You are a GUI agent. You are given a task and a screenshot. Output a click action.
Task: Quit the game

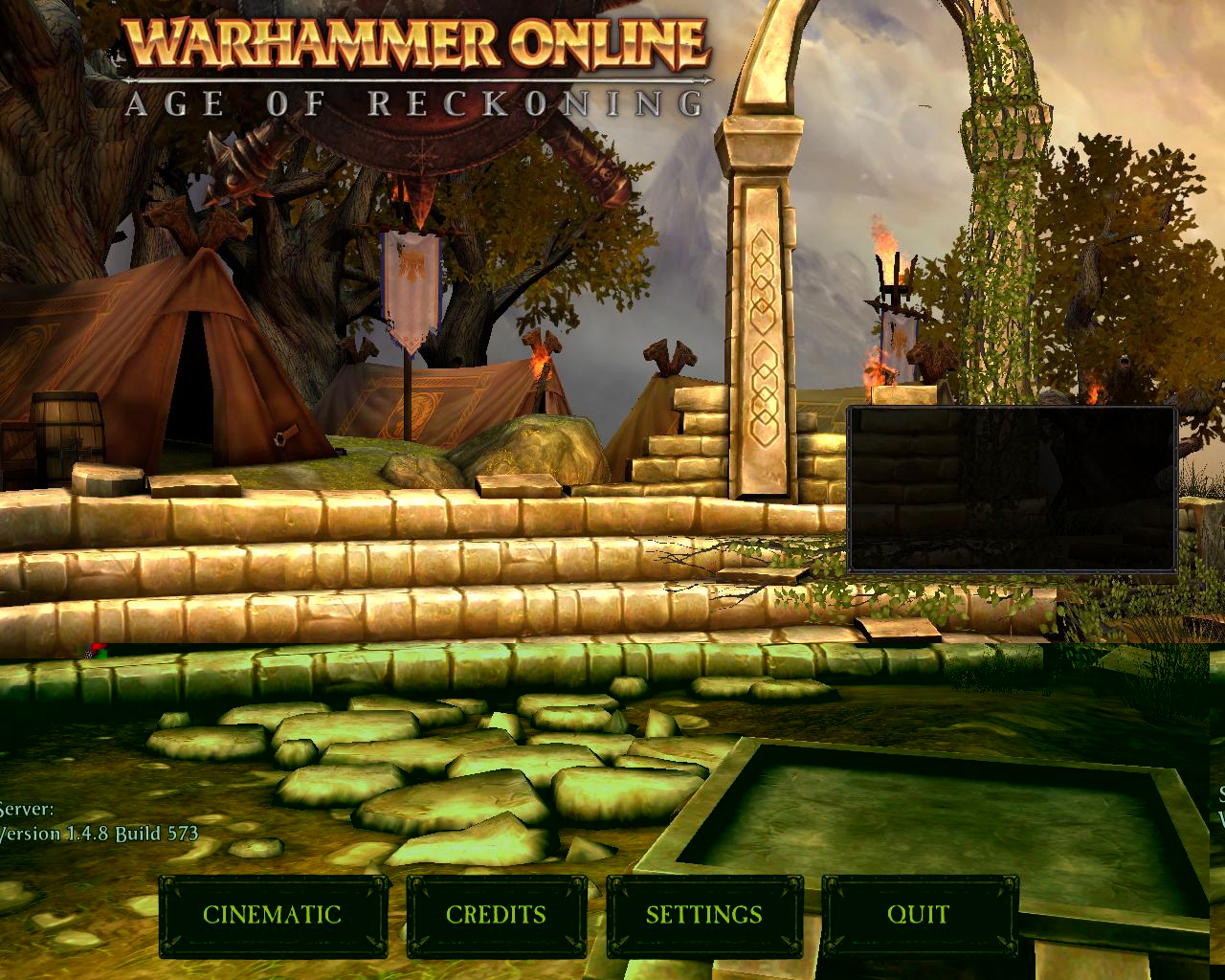(x=918, y=915)
